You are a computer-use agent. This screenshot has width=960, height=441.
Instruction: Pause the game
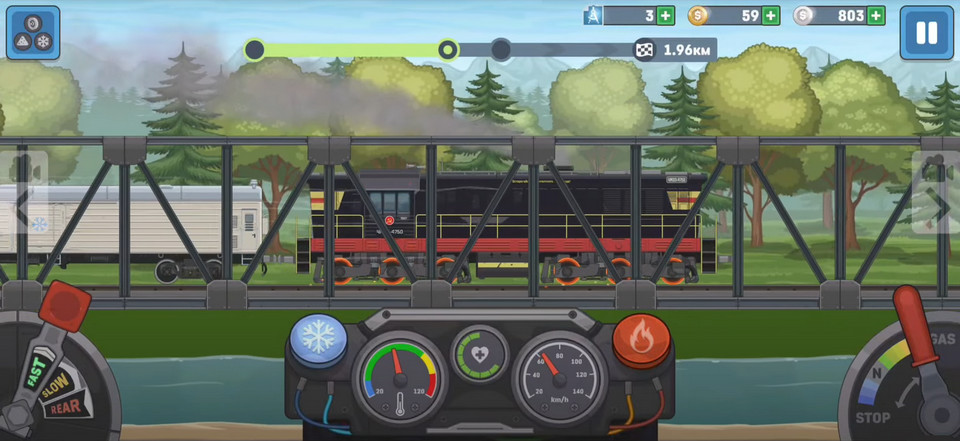pos(926,33)
